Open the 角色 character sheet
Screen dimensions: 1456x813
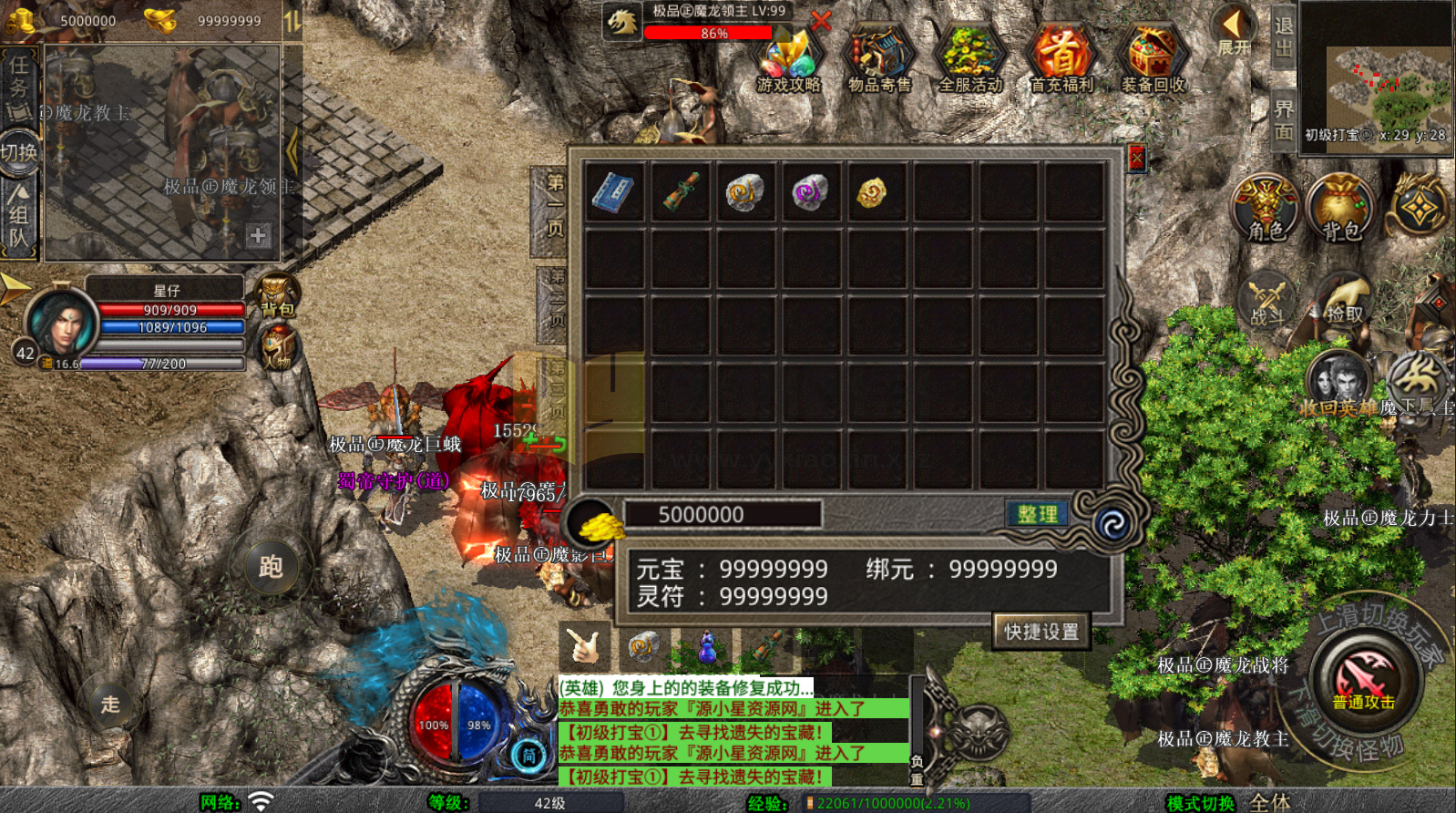1265,209
